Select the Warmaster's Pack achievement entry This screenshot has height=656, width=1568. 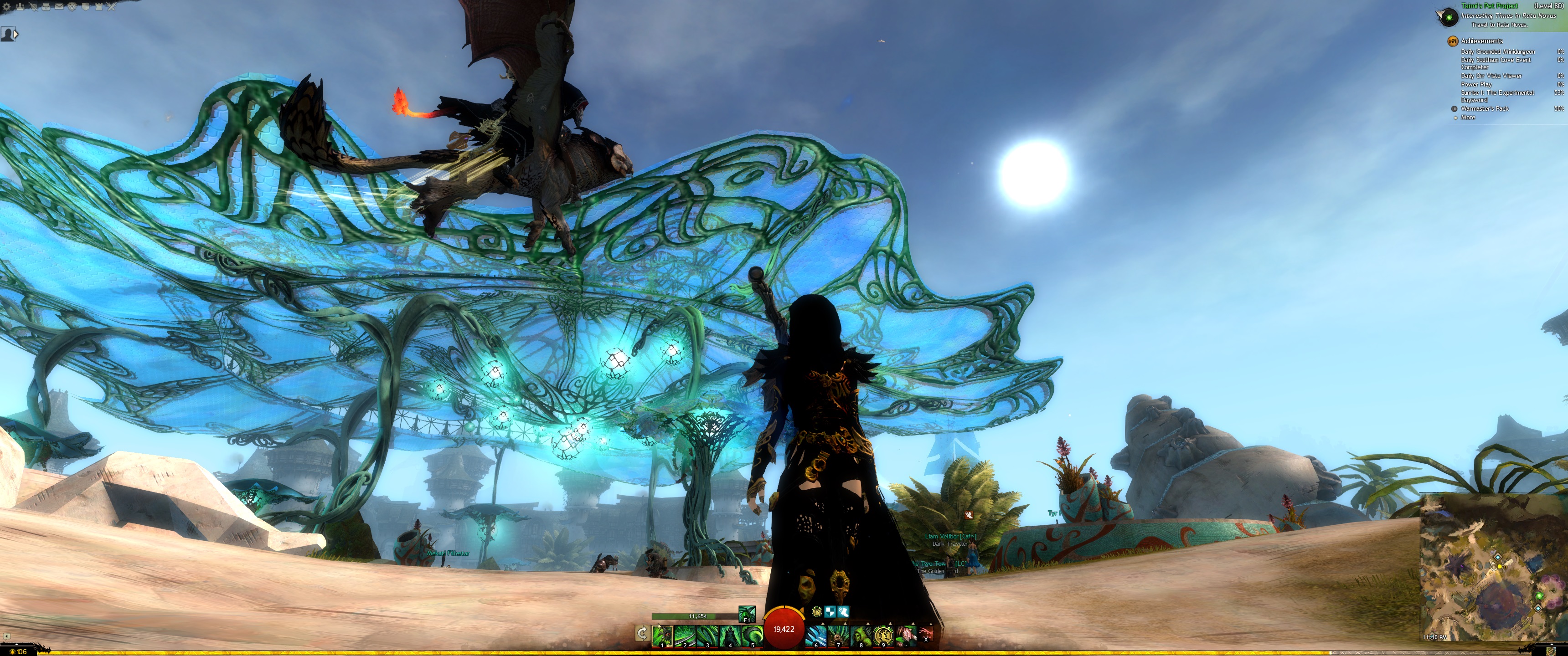click(1484, 109)
